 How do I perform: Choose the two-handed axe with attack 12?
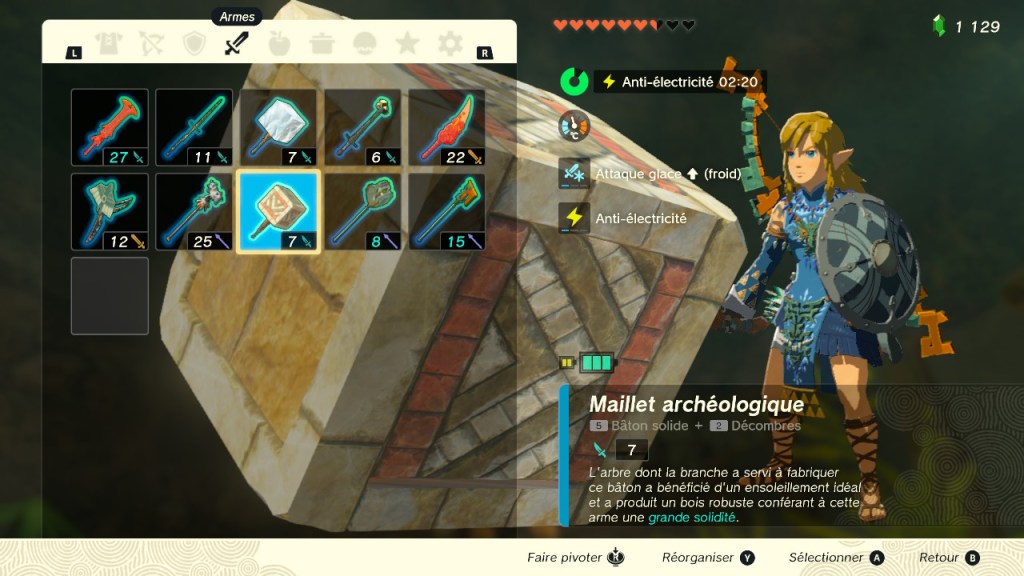(110, 211)
